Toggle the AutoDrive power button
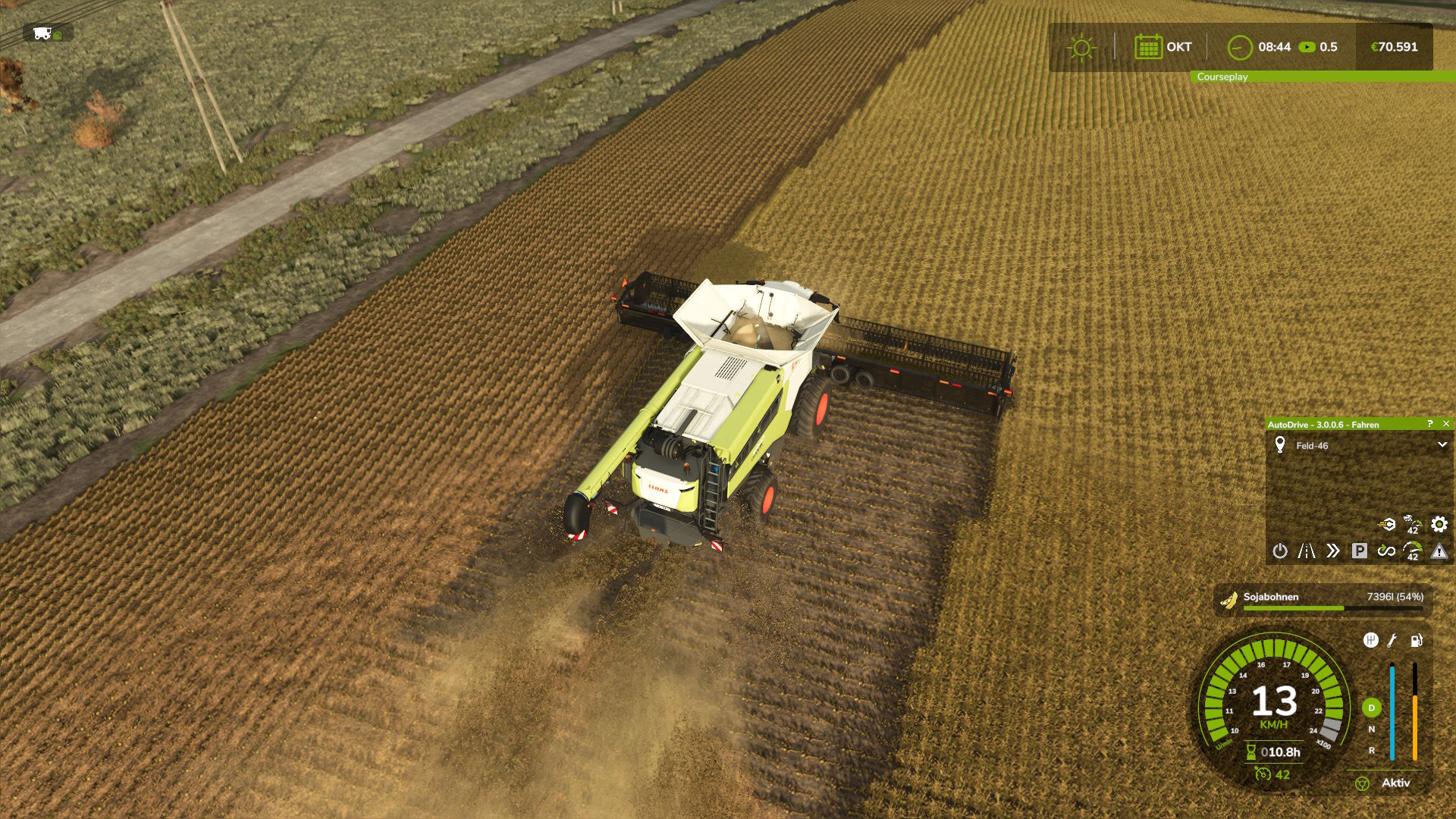Viewport: 1456px width, 819px height. click(x=1280, y=551)
